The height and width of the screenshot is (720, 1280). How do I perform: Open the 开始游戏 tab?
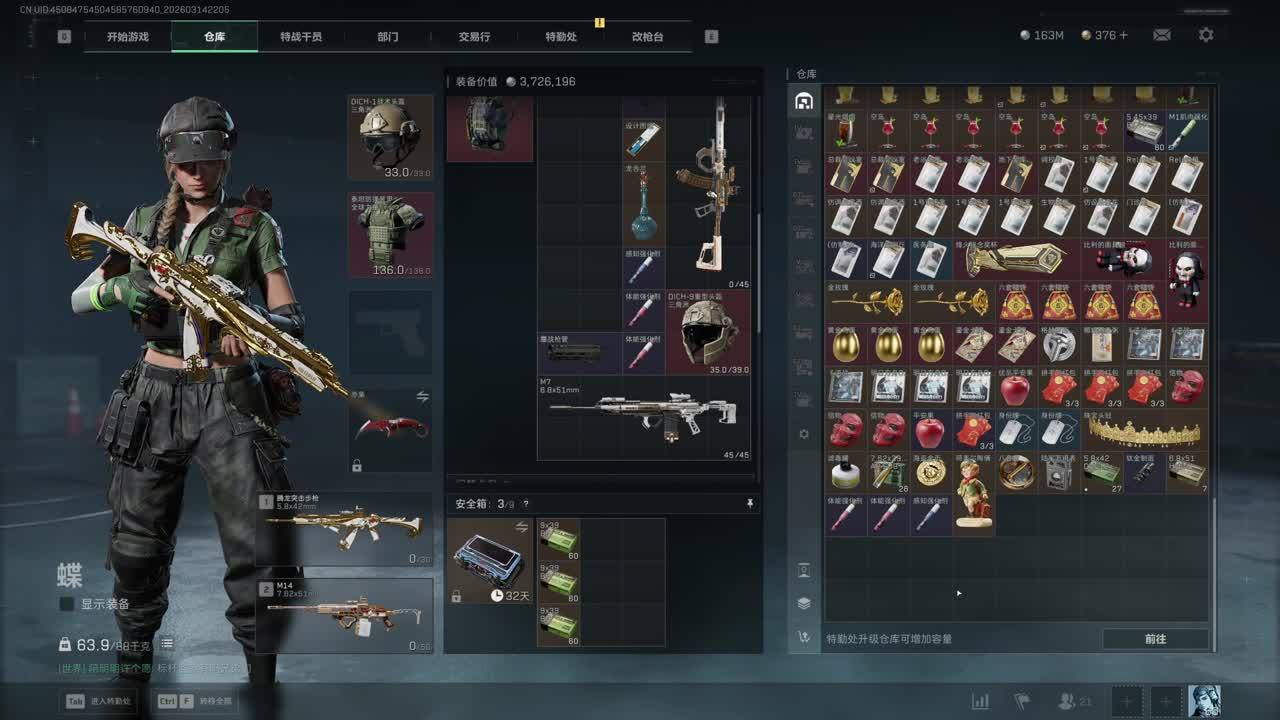128,37
